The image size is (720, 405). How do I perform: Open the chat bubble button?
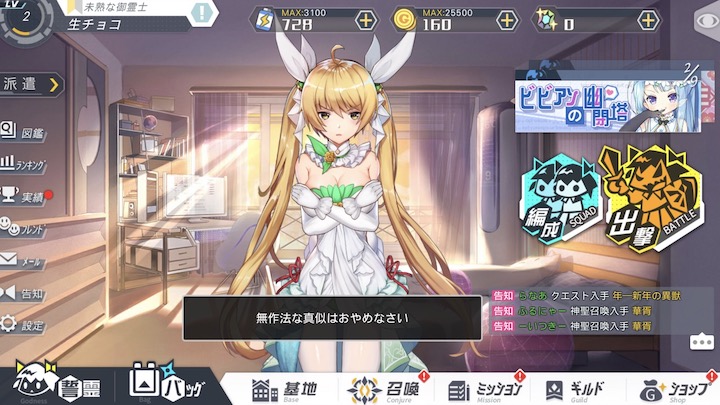tap(701, 341)
